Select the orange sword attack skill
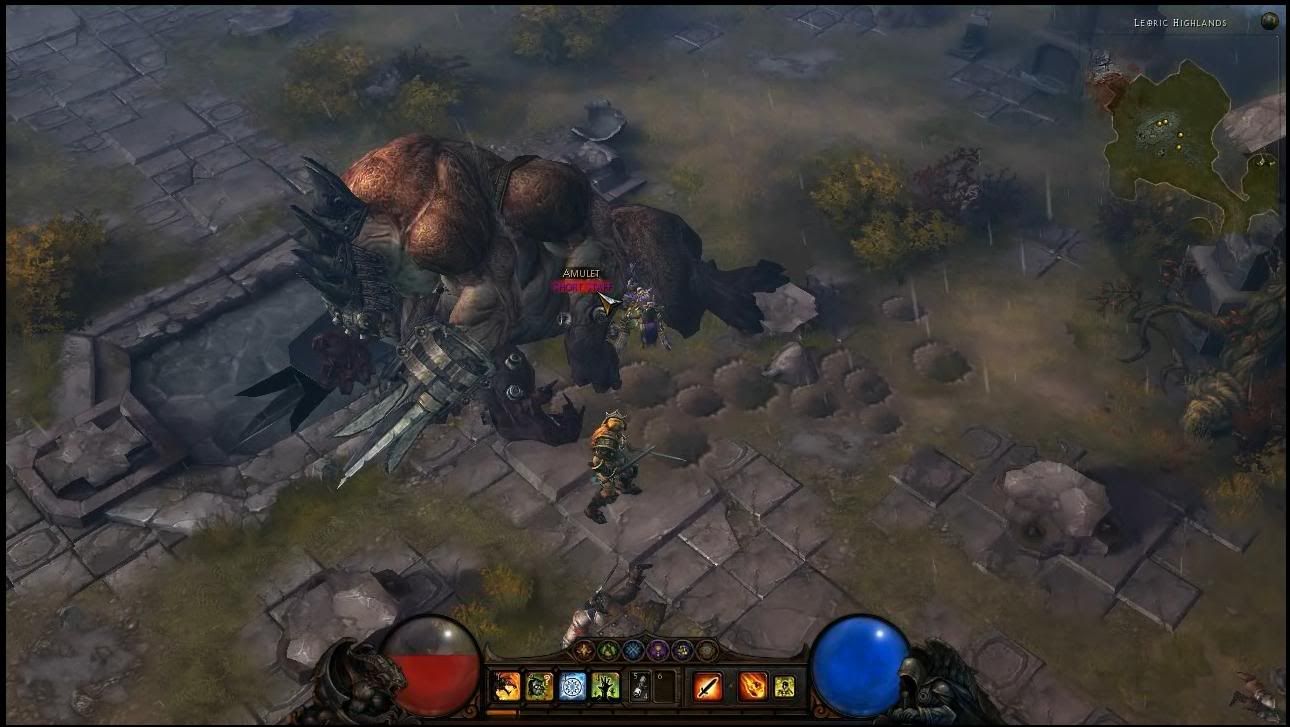 pos(709,686)
